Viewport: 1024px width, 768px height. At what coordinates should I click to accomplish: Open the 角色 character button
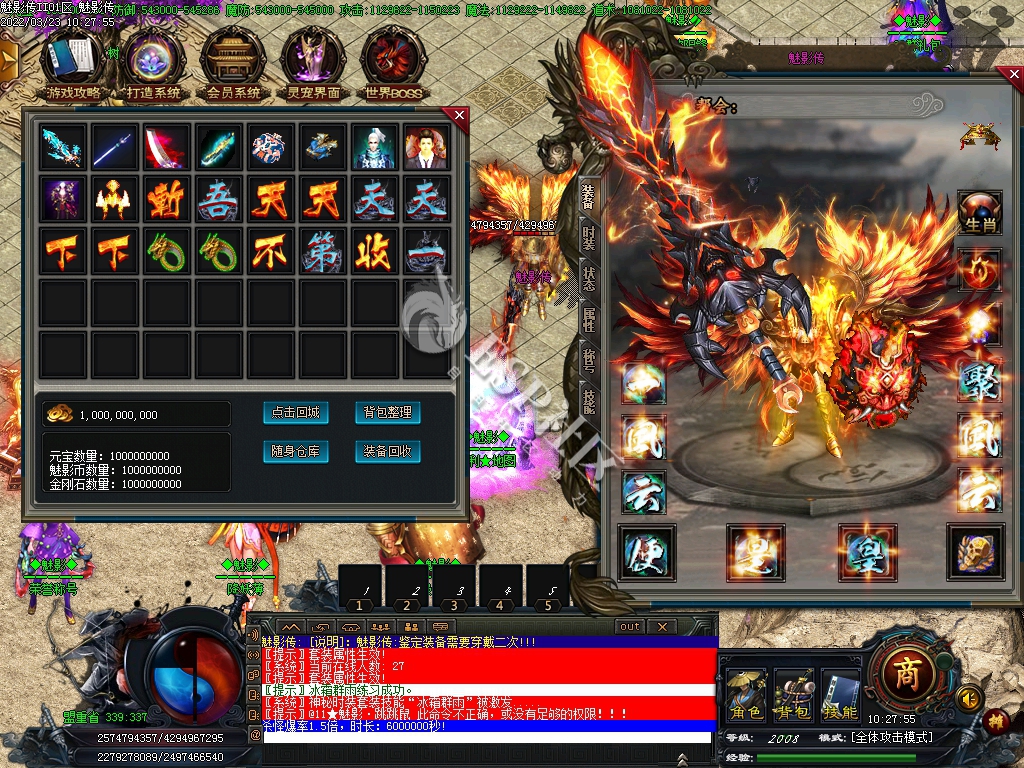pyautogui.click(x=746, y=696)
